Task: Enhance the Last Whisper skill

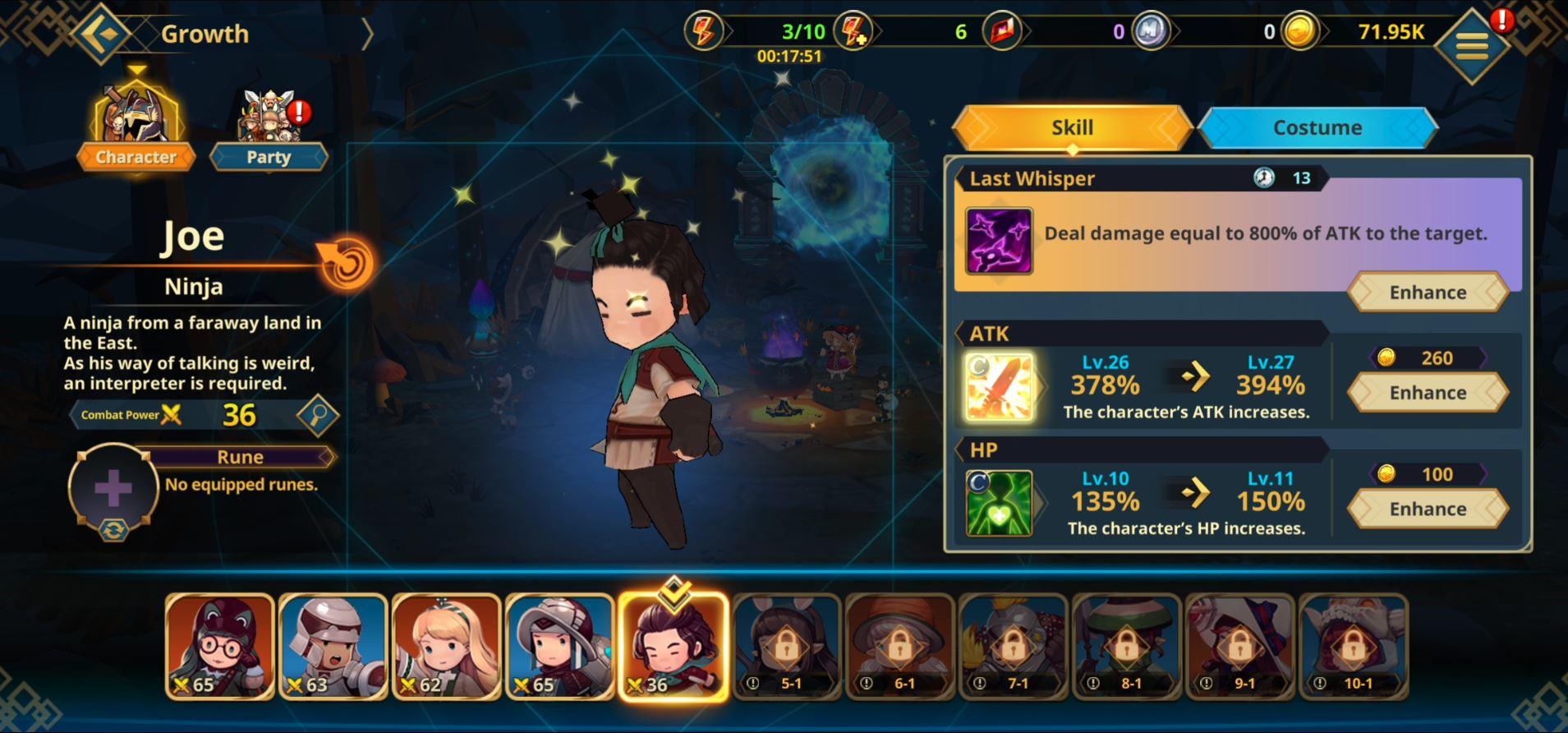Action: point(1428,293)
